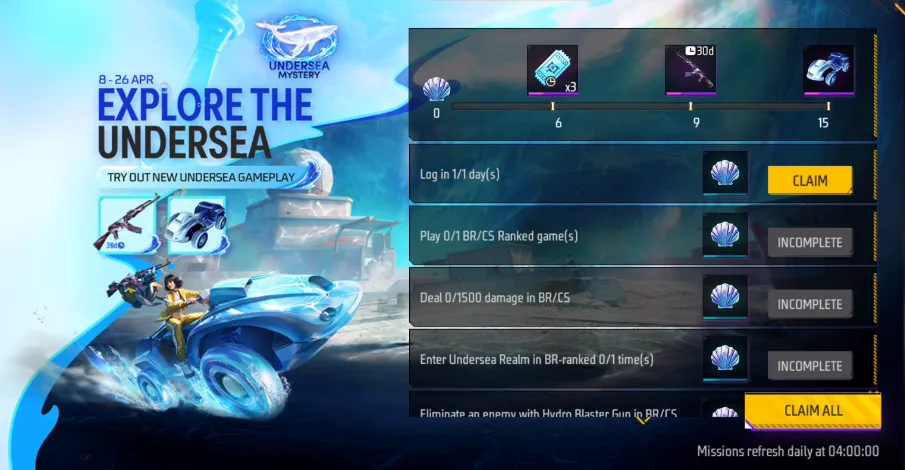Screen dimensions: 905x470
Task: Show the blue monster truck preview thumbnail
Action: [196, 222]
